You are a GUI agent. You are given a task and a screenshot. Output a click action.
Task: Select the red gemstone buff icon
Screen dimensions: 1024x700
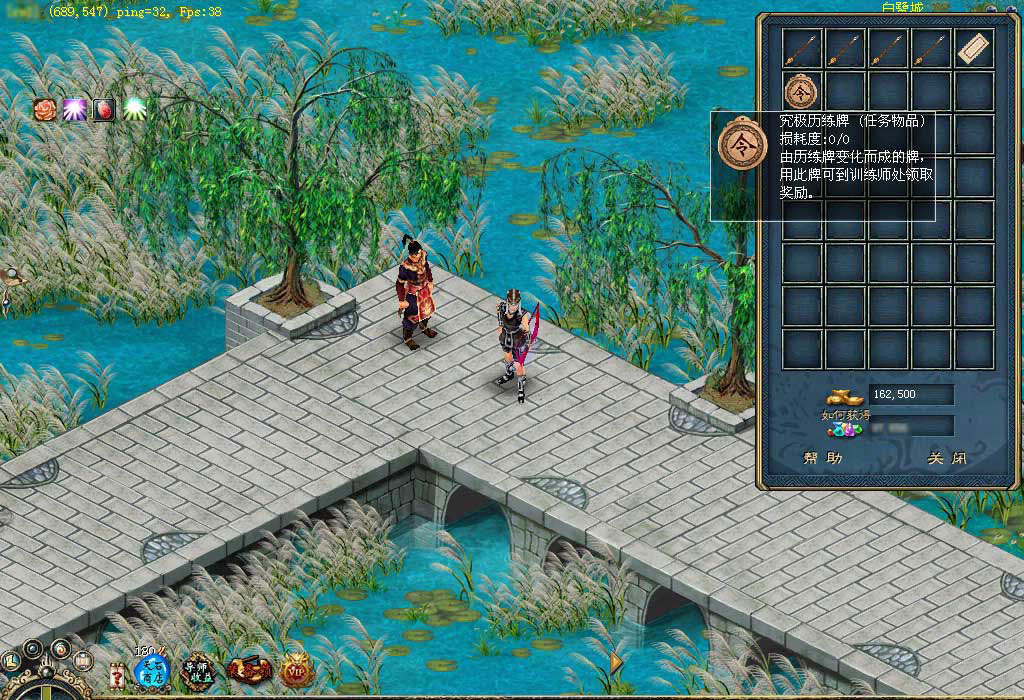click(x=104, y=109)
